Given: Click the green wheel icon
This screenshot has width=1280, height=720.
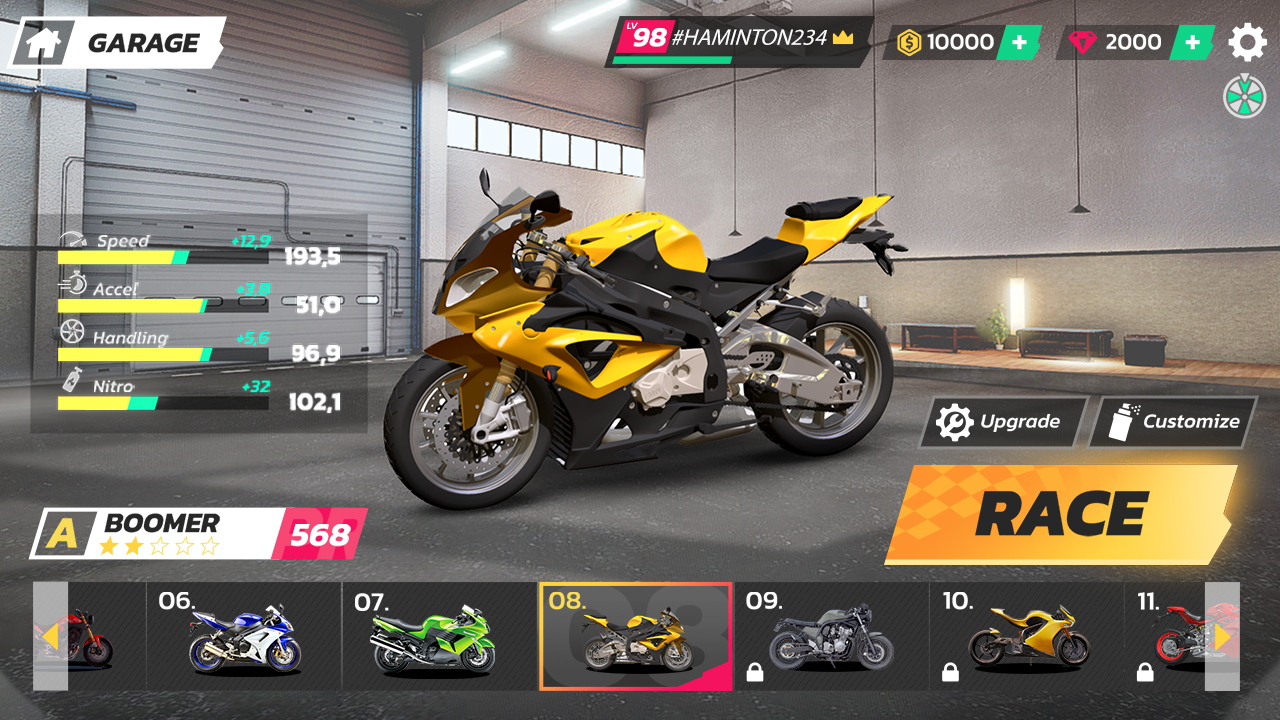Looking at the screenshot, I should click(1244, 97).
